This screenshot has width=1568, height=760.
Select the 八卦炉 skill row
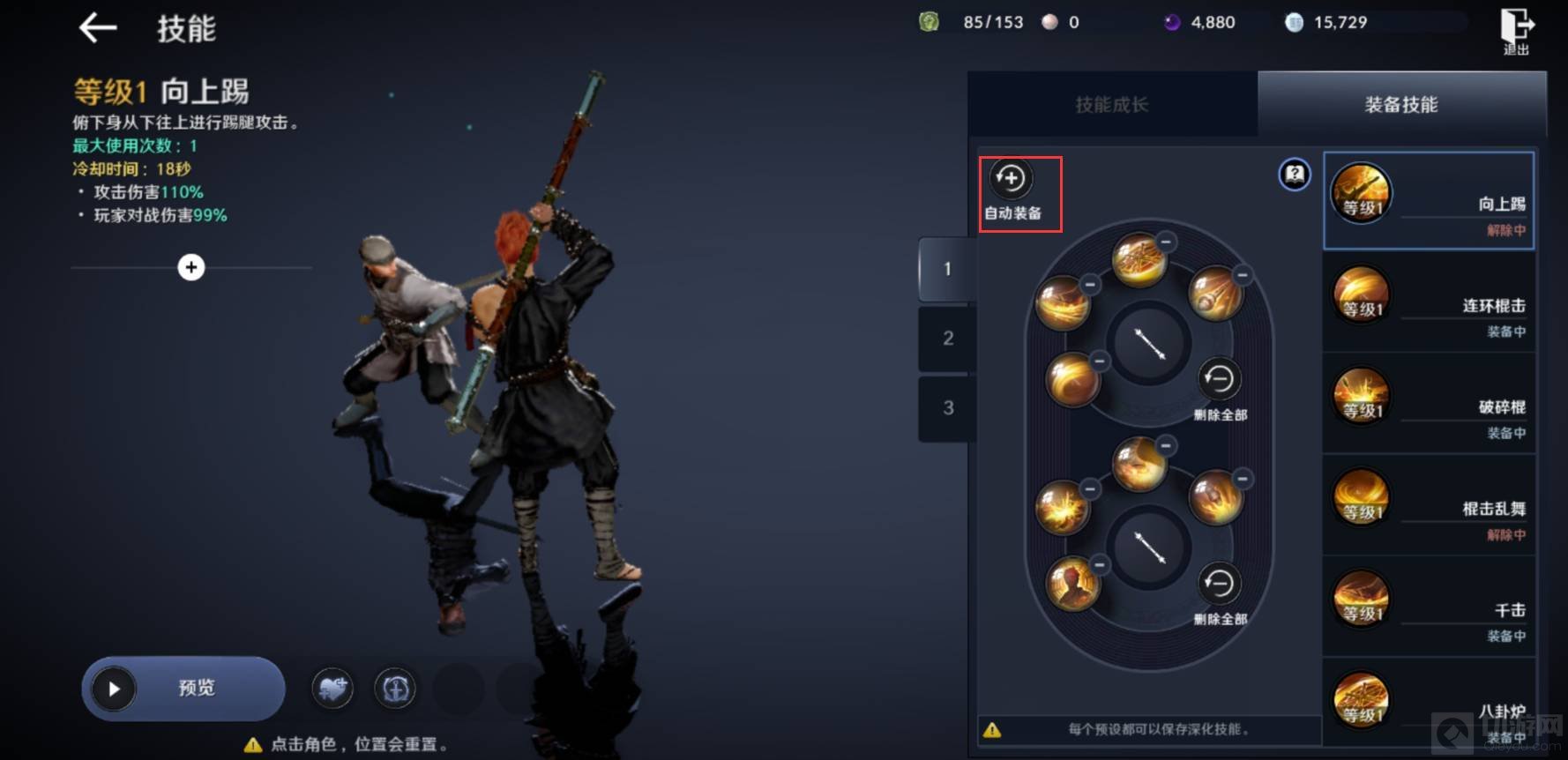[1429, 708]
